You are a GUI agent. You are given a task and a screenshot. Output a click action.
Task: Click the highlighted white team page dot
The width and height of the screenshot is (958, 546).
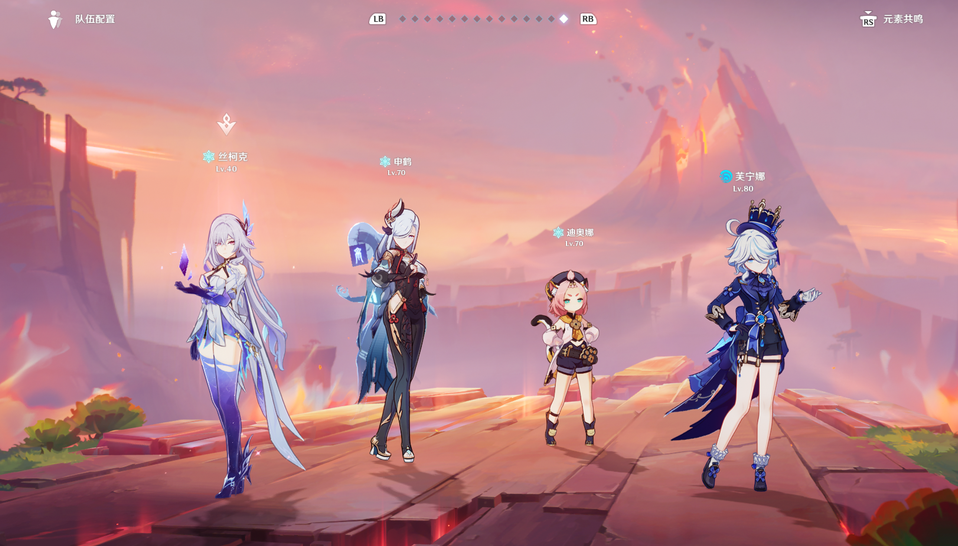(x=563, y=19)
